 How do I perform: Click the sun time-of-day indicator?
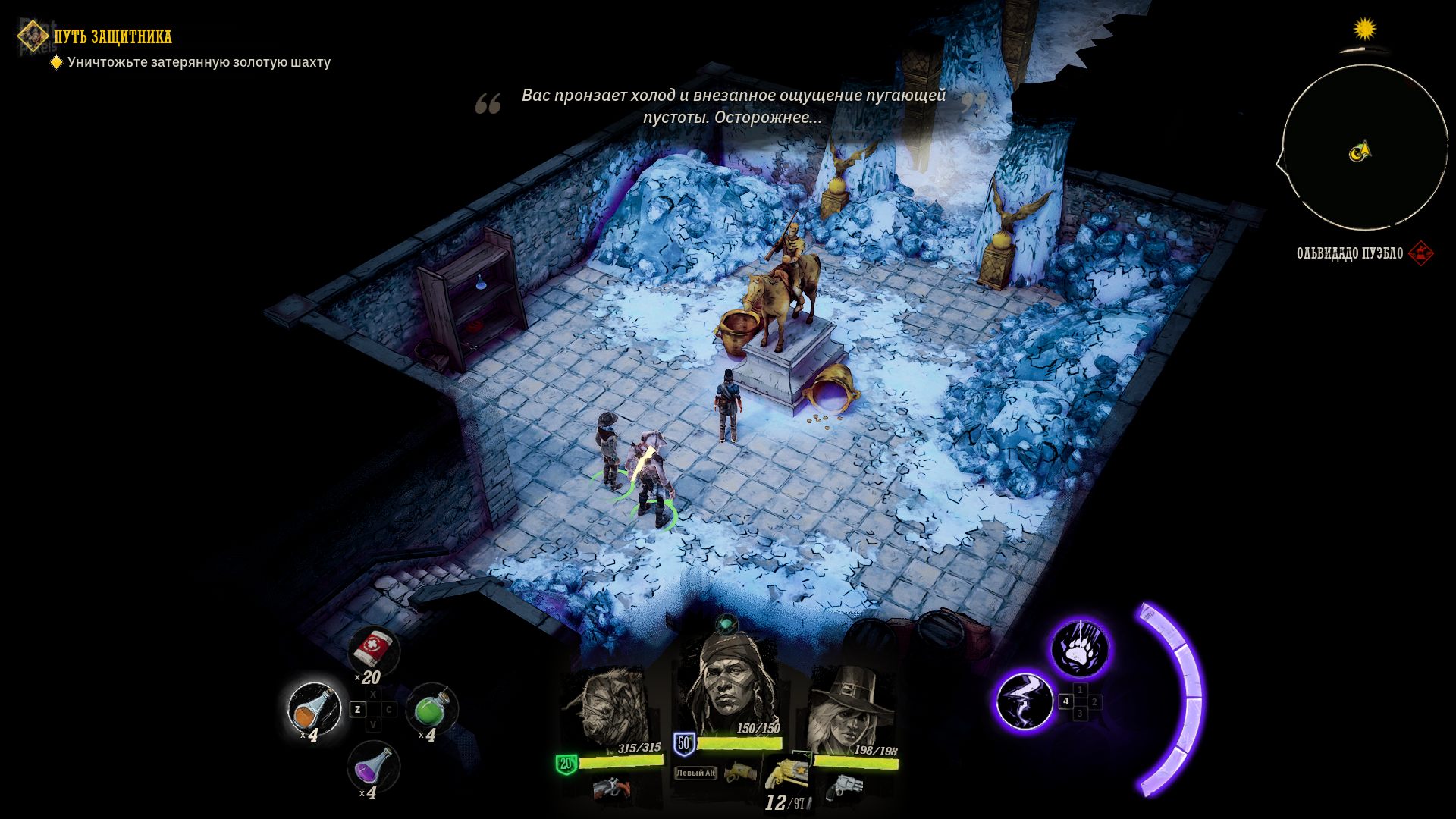1365,30
